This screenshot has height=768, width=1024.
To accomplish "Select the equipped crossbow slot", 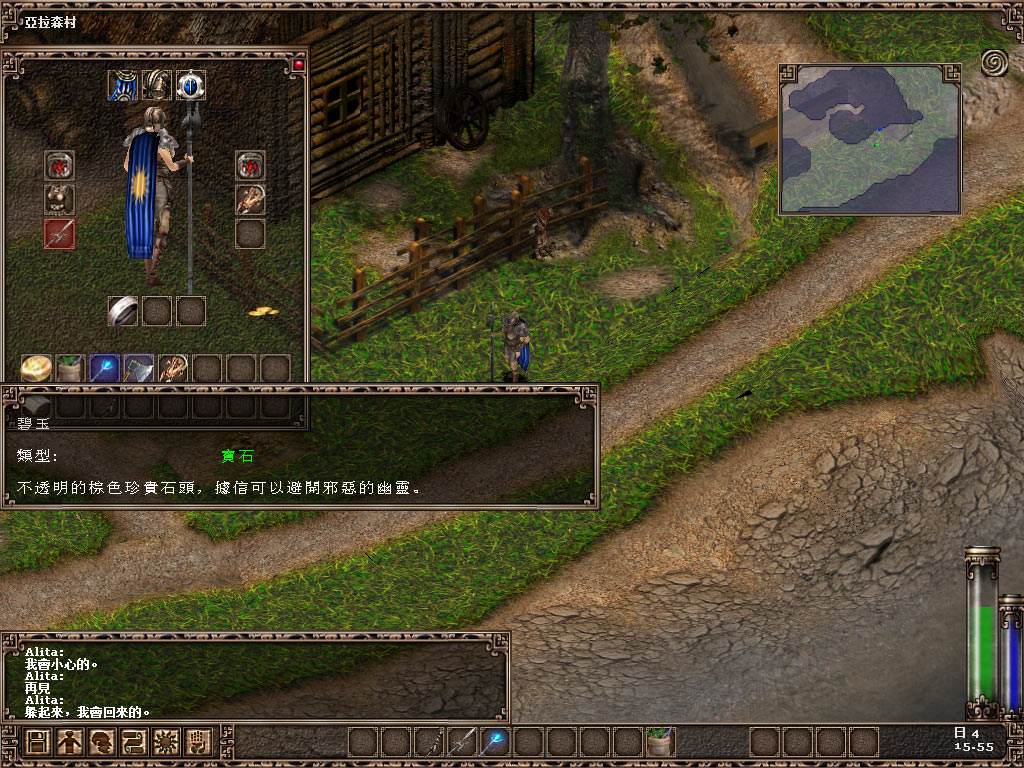I will pyautogui.click(x=250, y=199).
